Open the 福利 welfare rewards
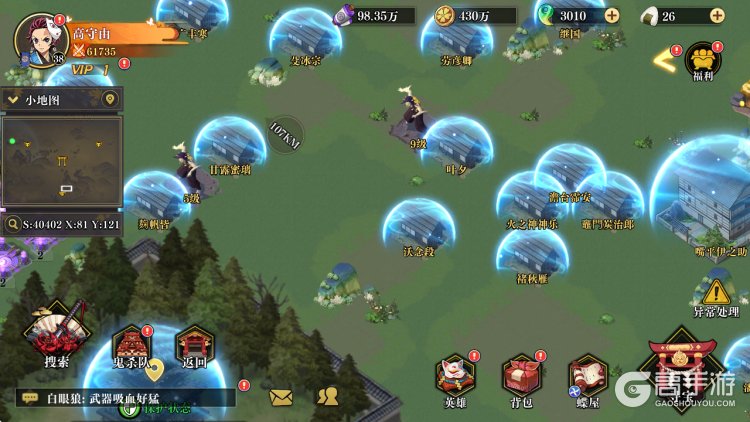Viewport: 750px width, 422px height. [x=703, y=62]
